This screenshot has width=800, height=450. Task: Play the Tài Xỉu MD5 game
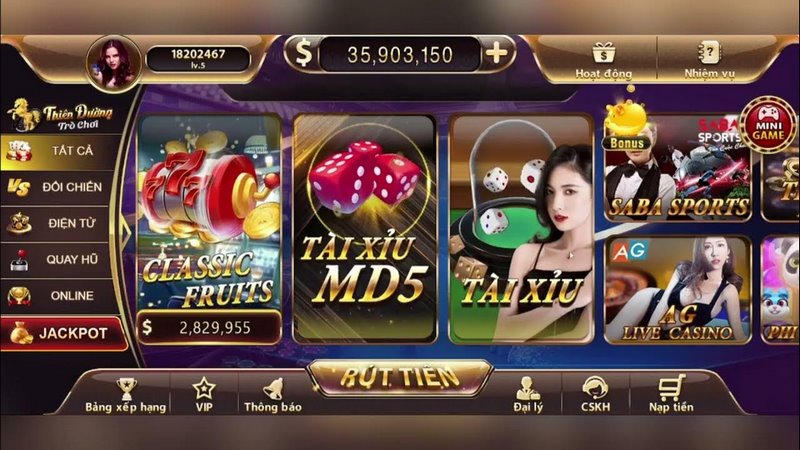[x=365, y=230]
